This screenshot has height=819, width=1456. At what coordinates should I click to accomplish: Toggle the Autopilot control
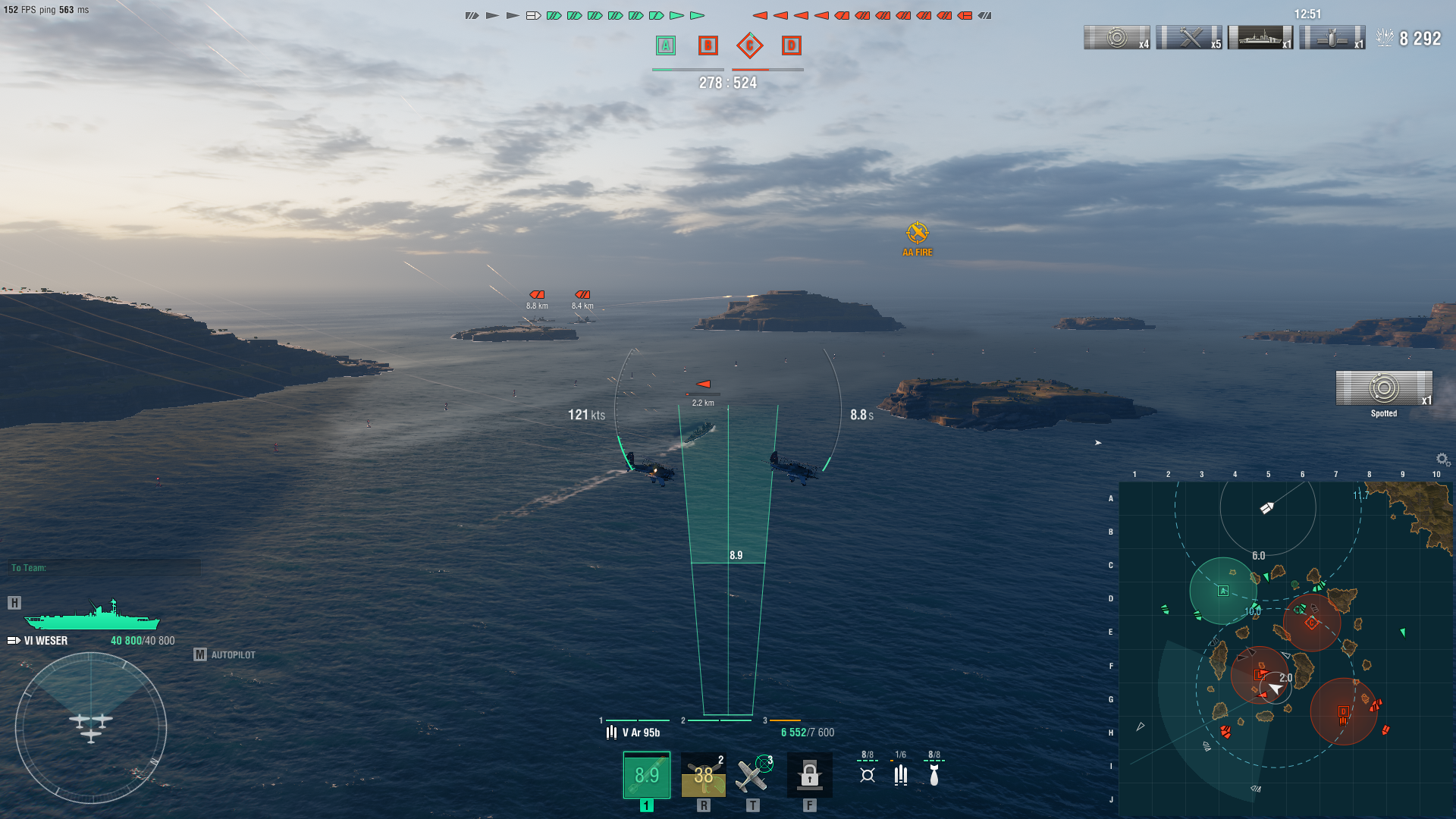(225, 654)
